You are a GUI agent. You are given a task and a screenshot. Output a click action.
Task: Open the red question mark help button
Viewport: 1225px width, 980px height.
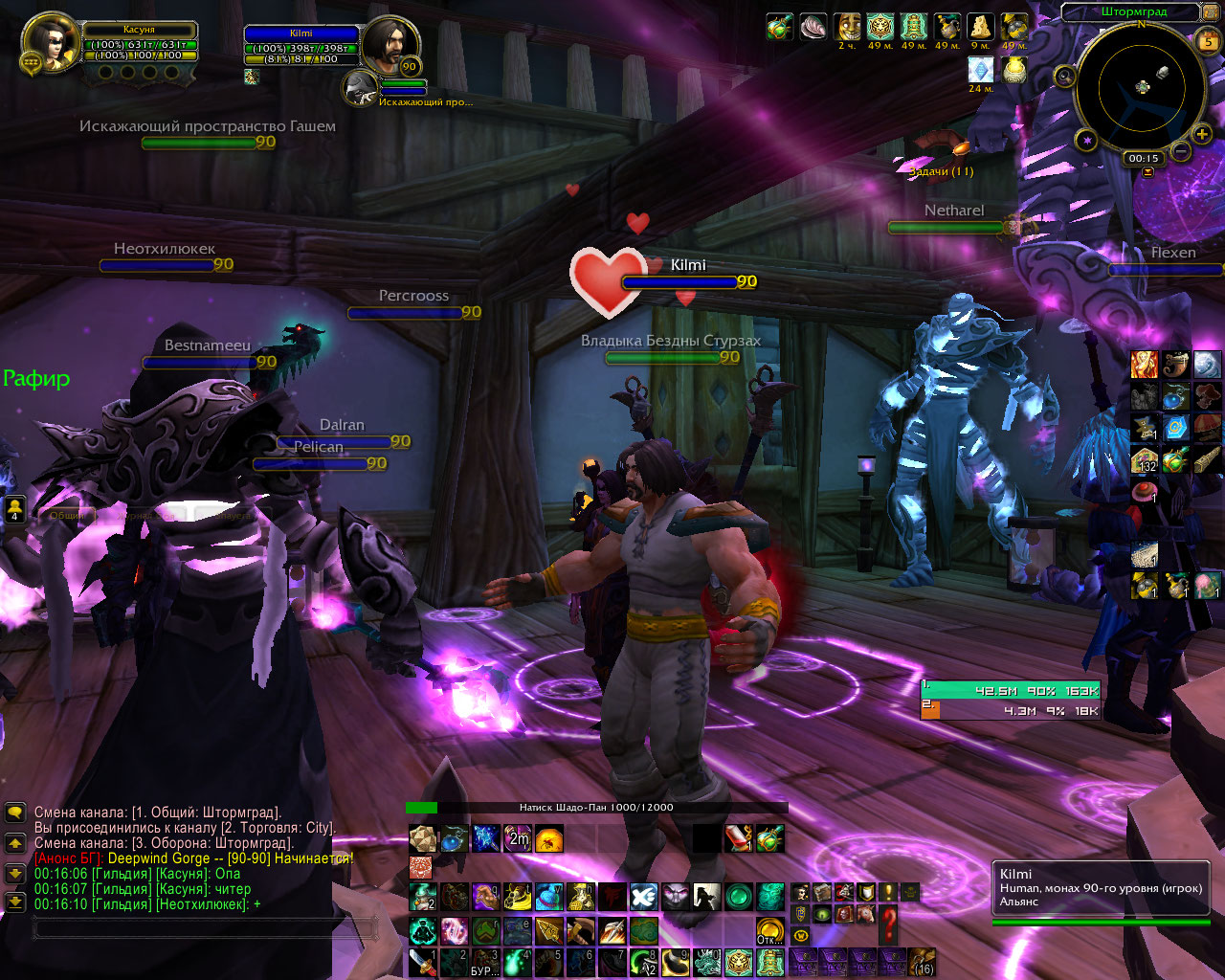(889, 924)
